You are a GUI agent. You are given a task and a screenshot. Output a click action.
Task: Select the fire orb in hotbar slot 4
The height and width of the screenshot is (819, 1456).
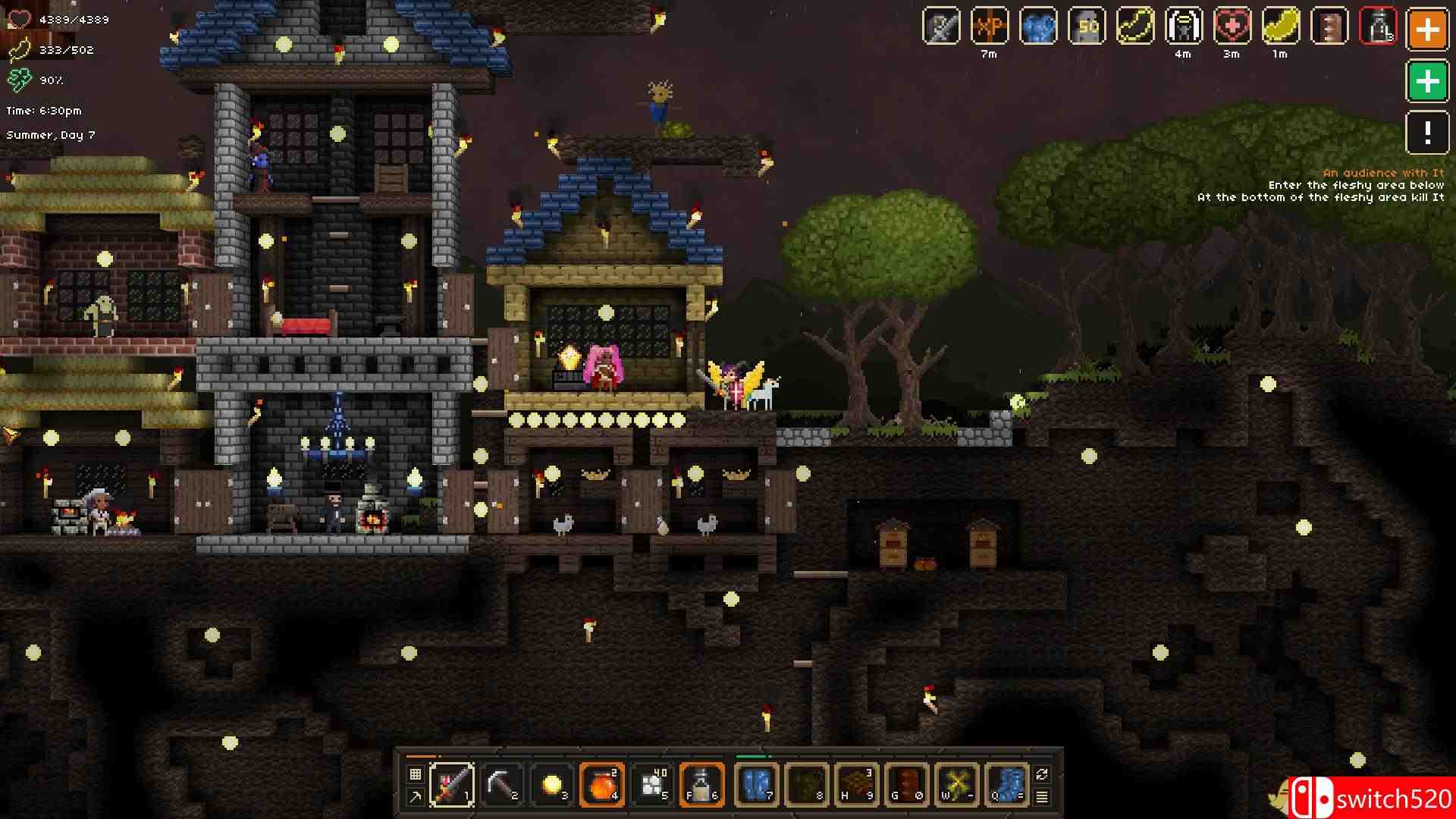[603, 785]
